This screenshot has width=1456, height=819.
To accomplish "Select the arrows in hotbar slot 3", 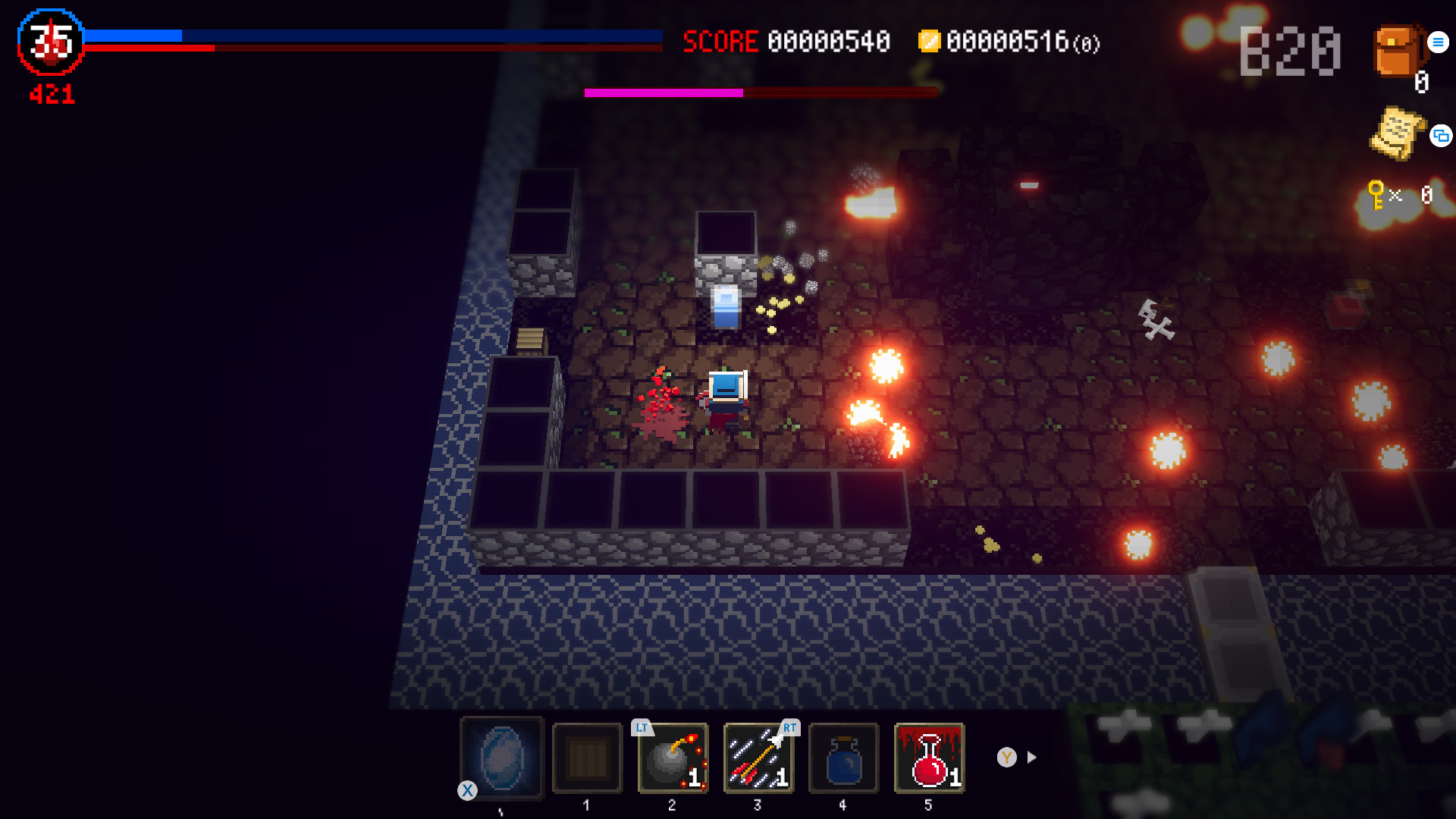I will pos(757,758).
